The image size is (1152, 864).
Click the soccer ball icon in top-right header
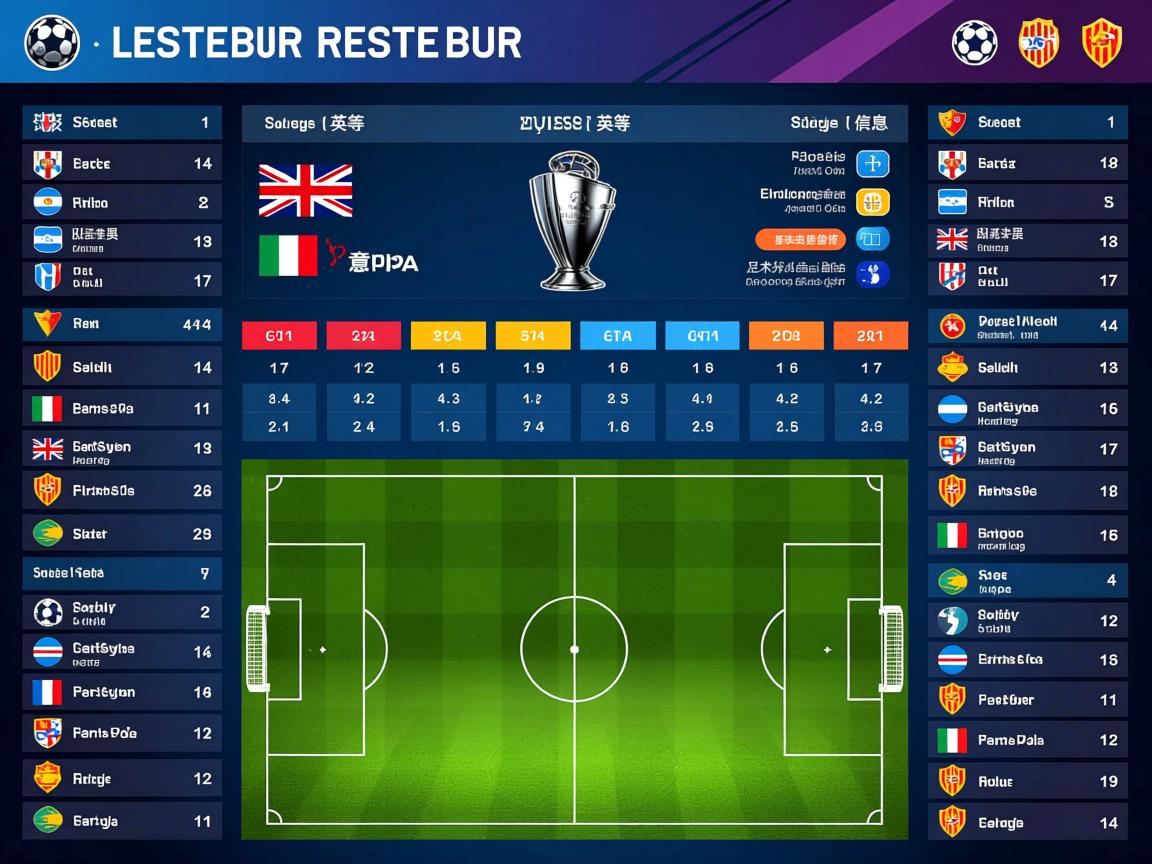[x=974, y=43]
